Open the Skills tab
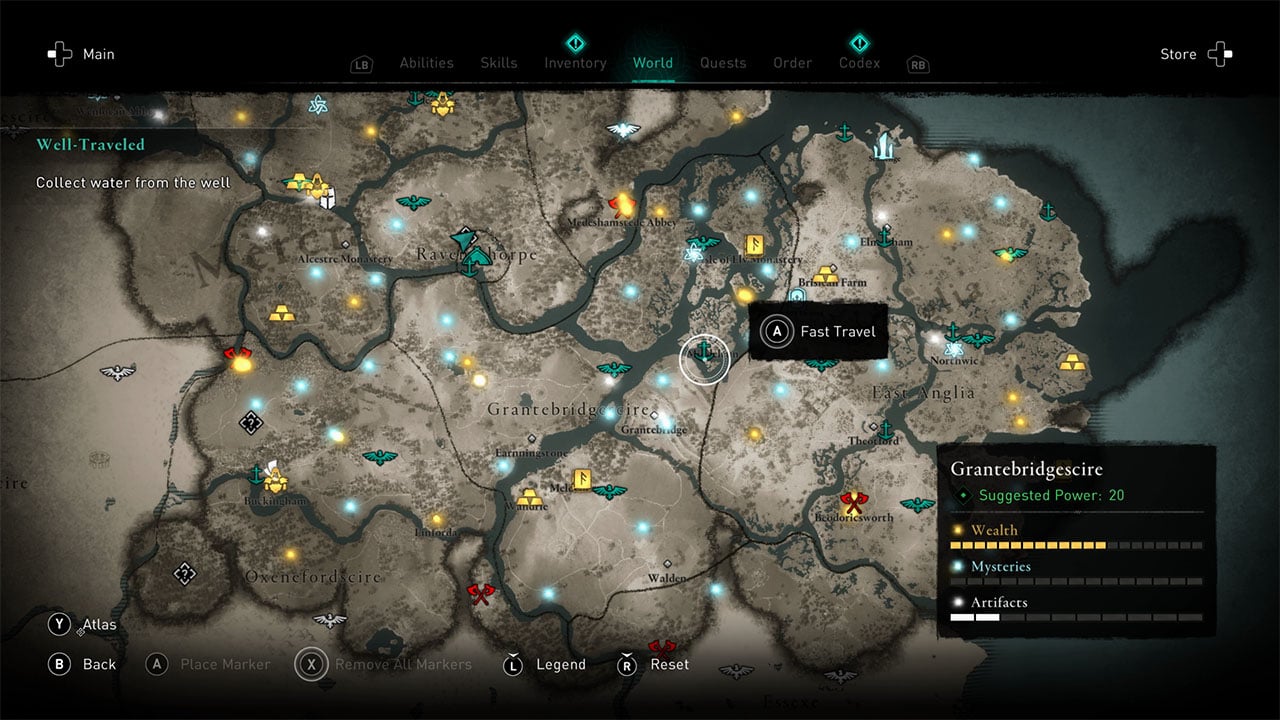Viewport: 1280px width, 720px height. 499,63
